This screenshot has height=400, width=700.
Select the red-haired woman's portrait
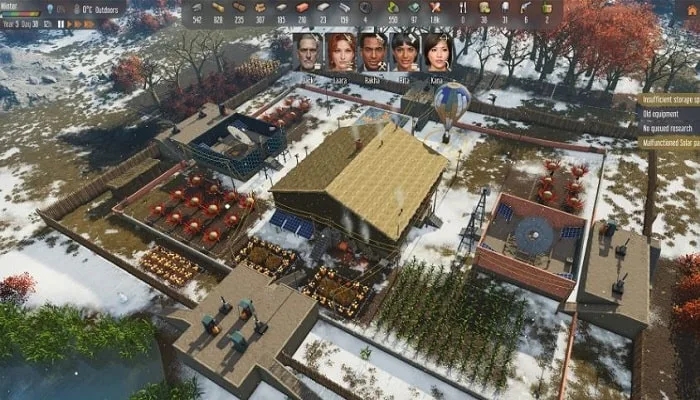341,52
